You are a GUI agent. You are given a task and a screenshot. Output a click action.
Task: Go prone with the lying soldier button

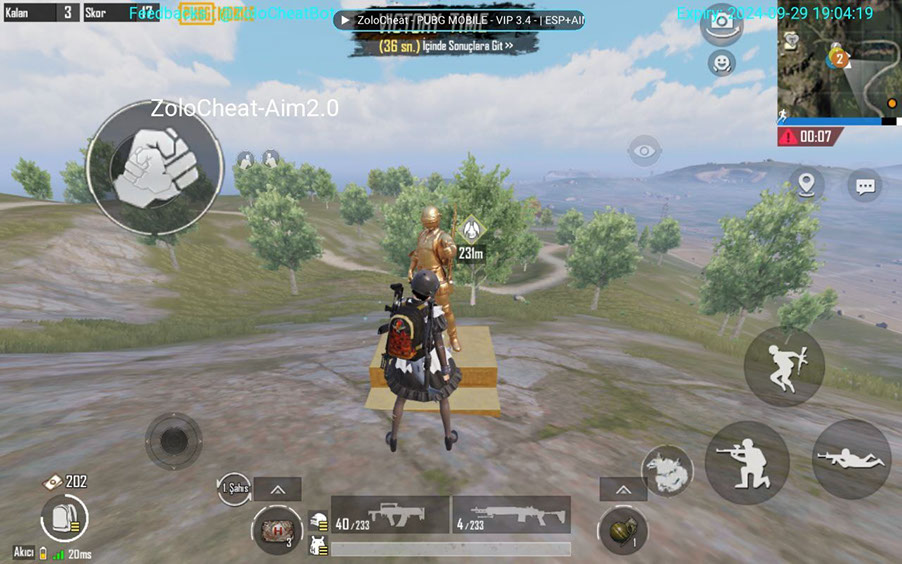point(851,459)
